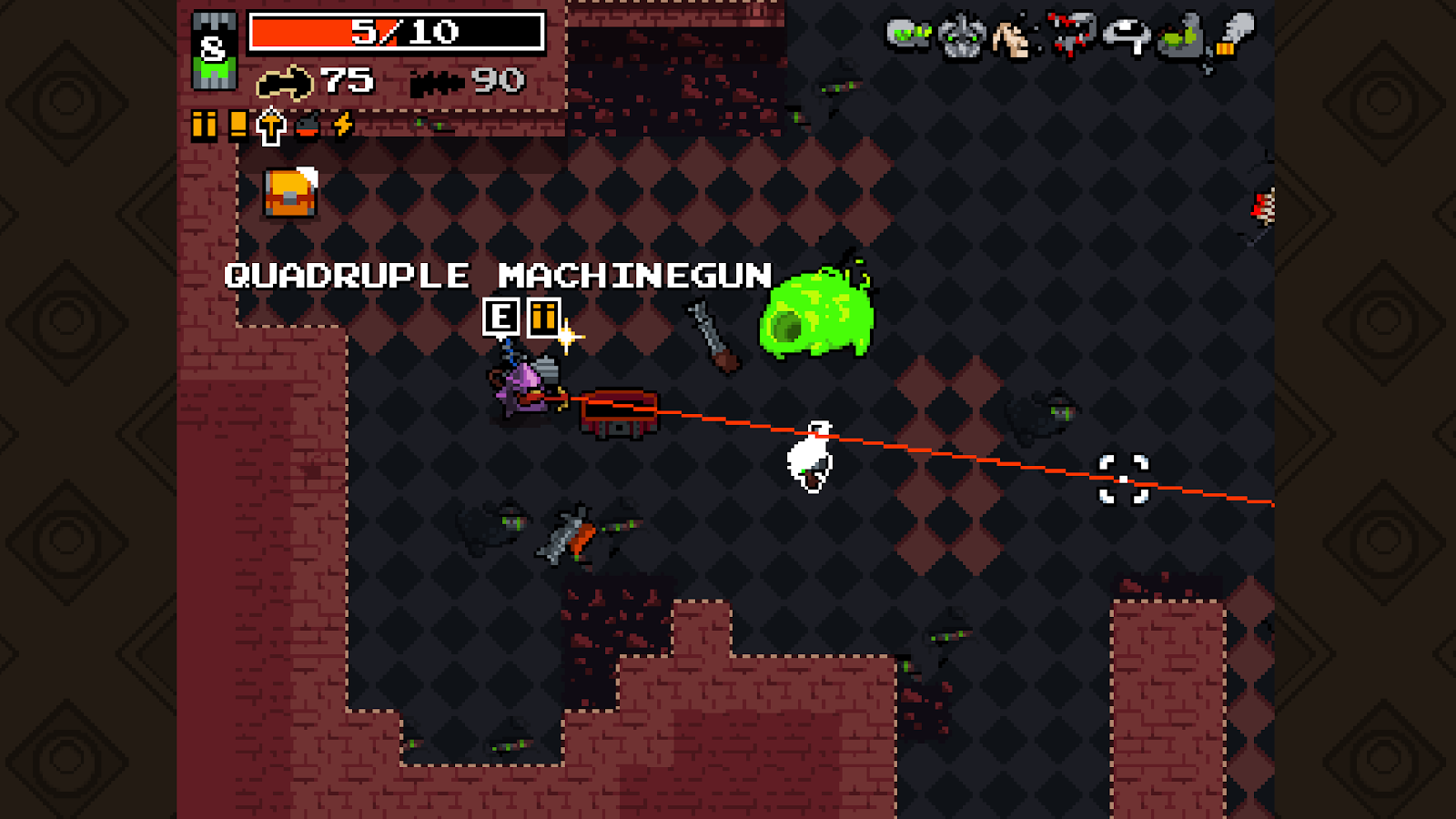The width and height of the screenshot is (1456, 819).
Task: Click the grey bone with orange stripes mutation
Action: 1235,35
